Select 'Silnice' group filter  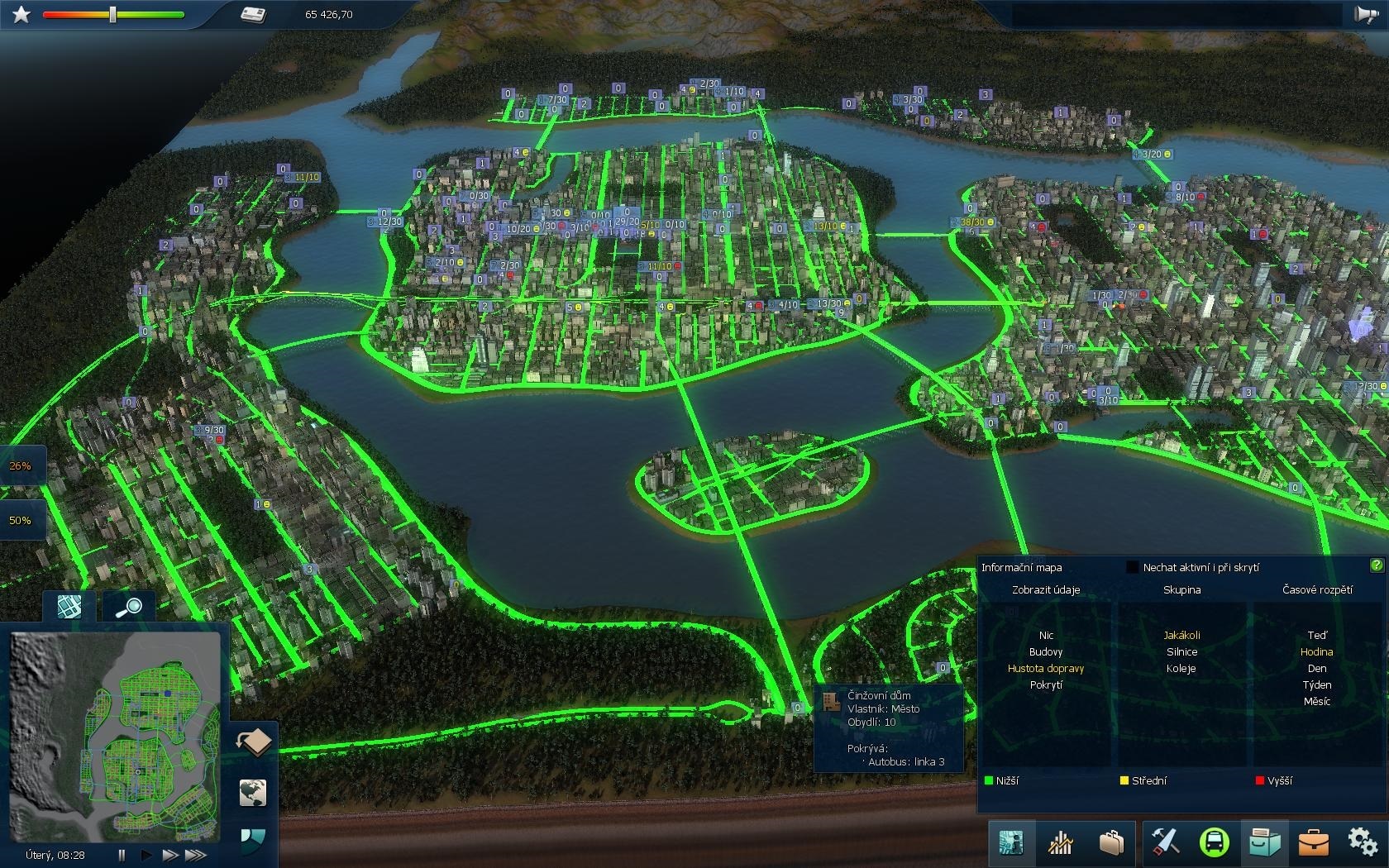pyautogui.click(x=1181, y=651)
